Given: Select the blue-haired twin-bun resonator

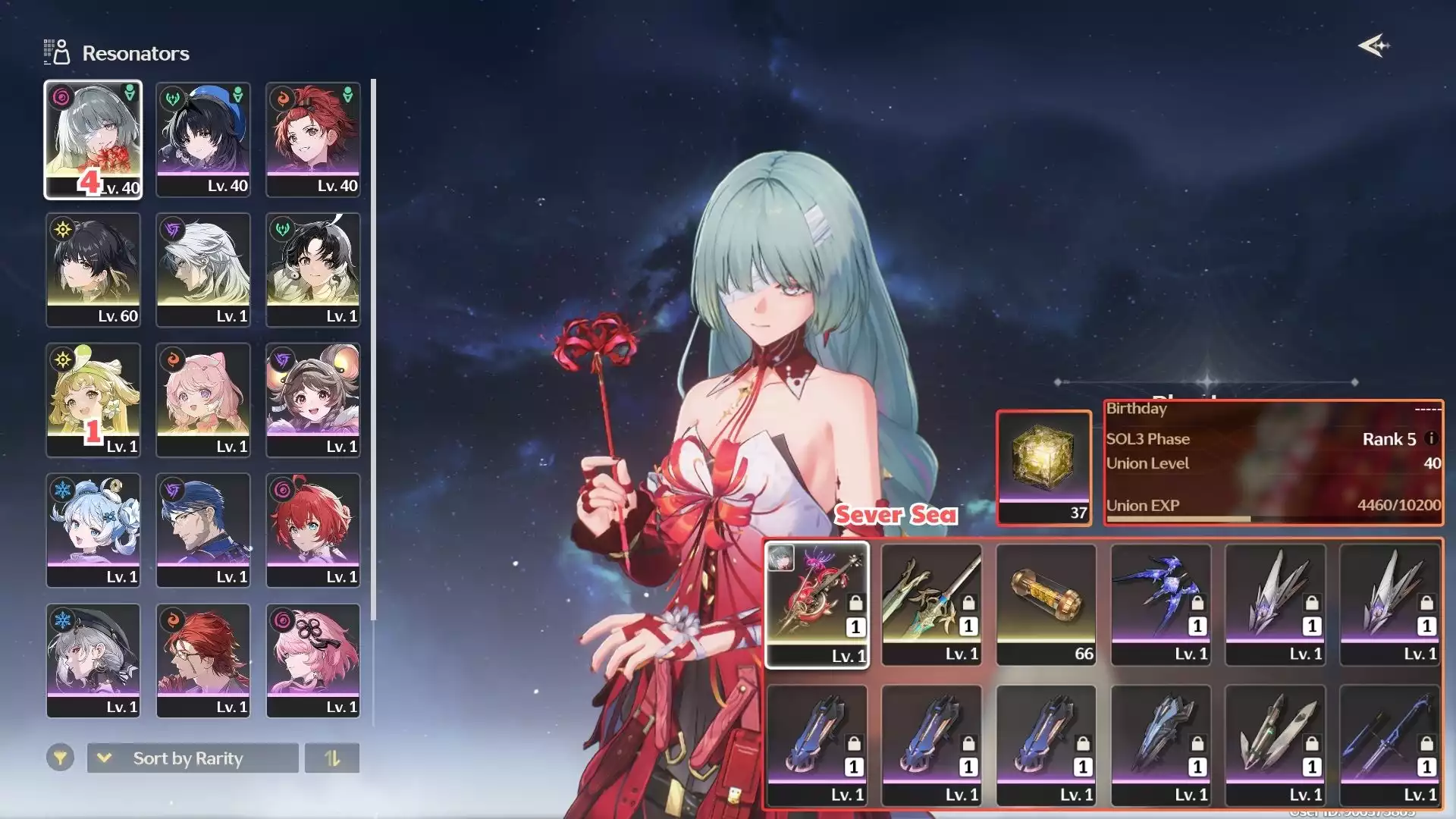Looking at the screenshot, I should point(93,530).
